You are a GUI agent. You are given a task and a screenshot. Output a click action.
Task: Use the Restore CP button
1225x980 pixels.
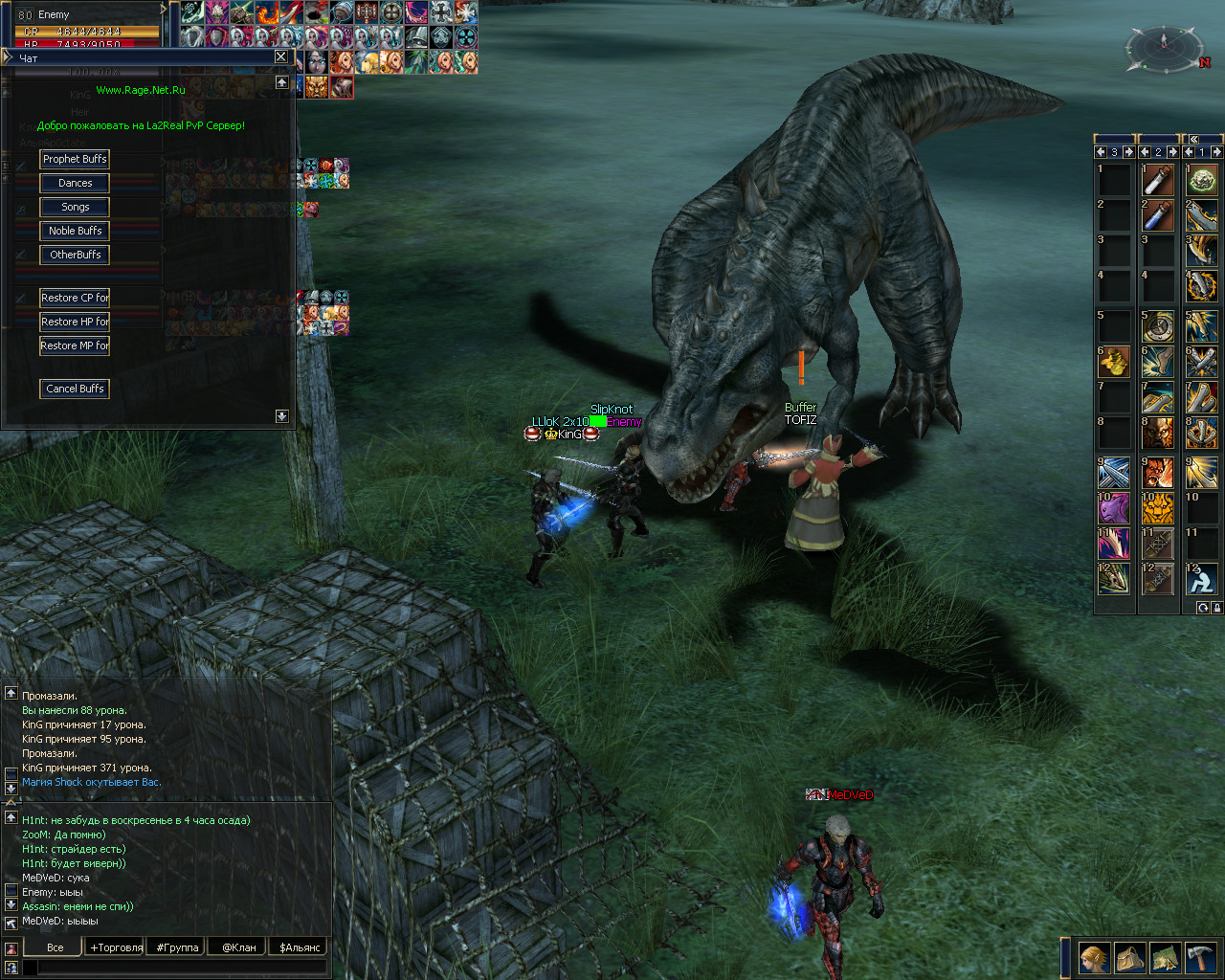tap(75, 298)
